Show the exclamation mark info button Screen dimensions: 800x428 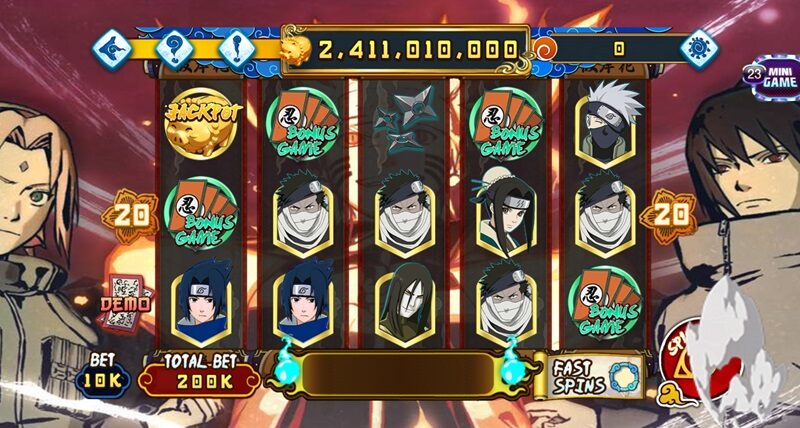click(237, 47)
